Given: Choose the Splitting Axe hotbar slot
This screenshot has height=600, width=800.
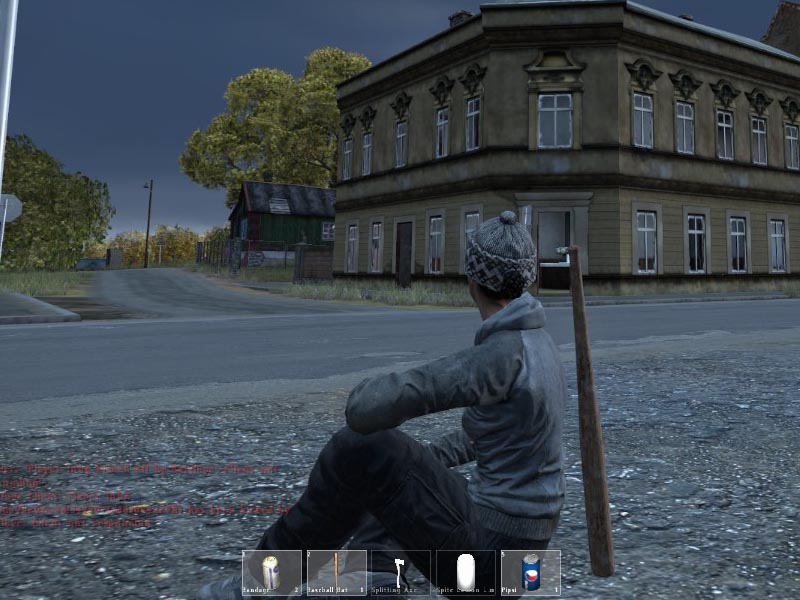Looking at the screenshot, I should (401, 573).
